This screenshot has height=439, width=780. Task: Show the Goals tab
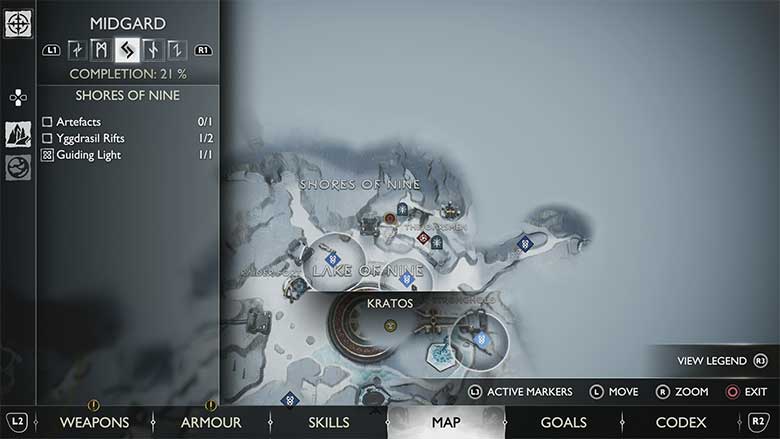563,422
